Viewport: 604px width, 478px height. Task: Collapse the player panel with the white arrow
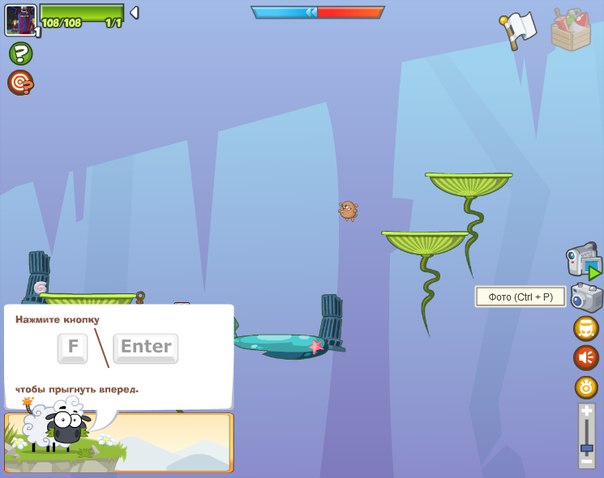[x=135, y=13]
